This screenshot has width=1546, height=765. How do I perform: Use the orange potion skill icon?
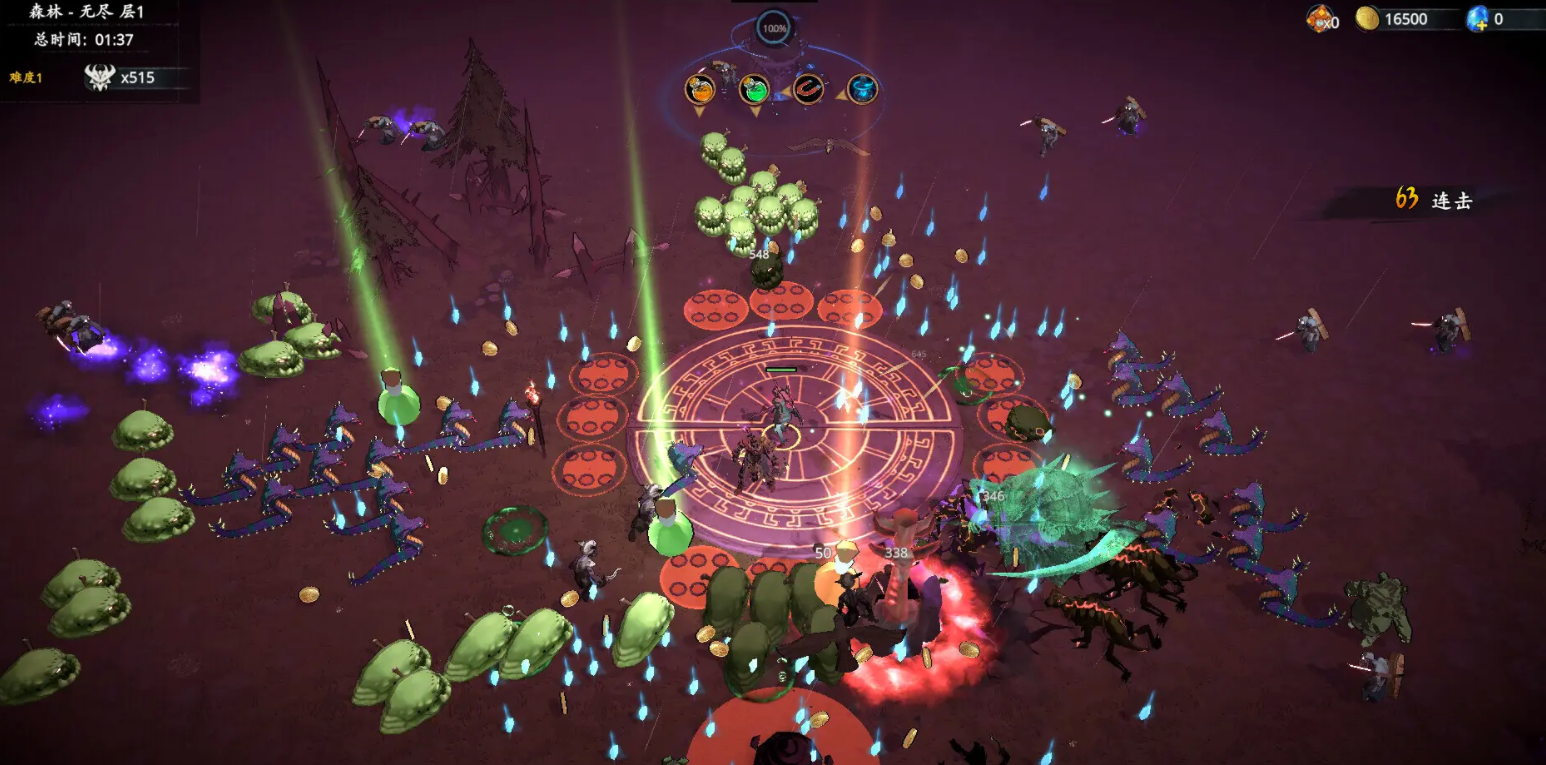pos(700,89)
